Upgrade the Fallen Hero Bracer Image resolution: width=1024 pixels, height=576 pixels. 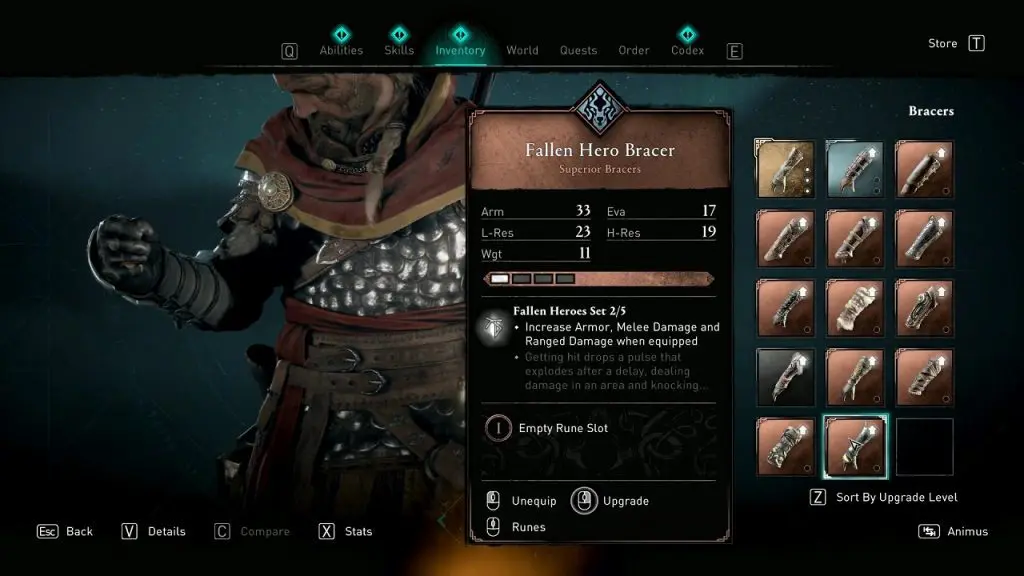tap(626, 500)
